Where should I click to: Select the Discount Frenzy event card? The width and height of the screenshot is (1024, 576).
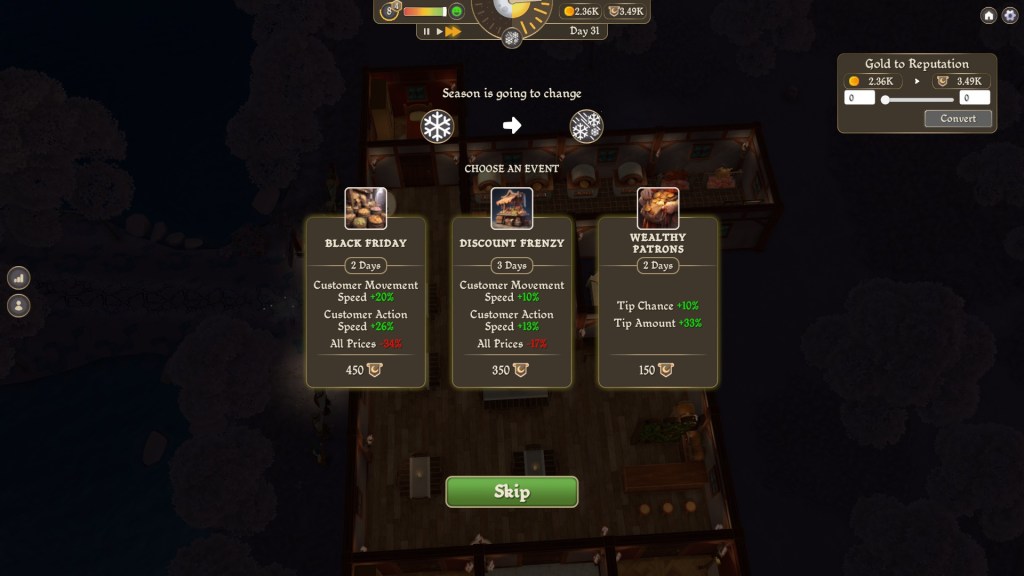point(512,301)
